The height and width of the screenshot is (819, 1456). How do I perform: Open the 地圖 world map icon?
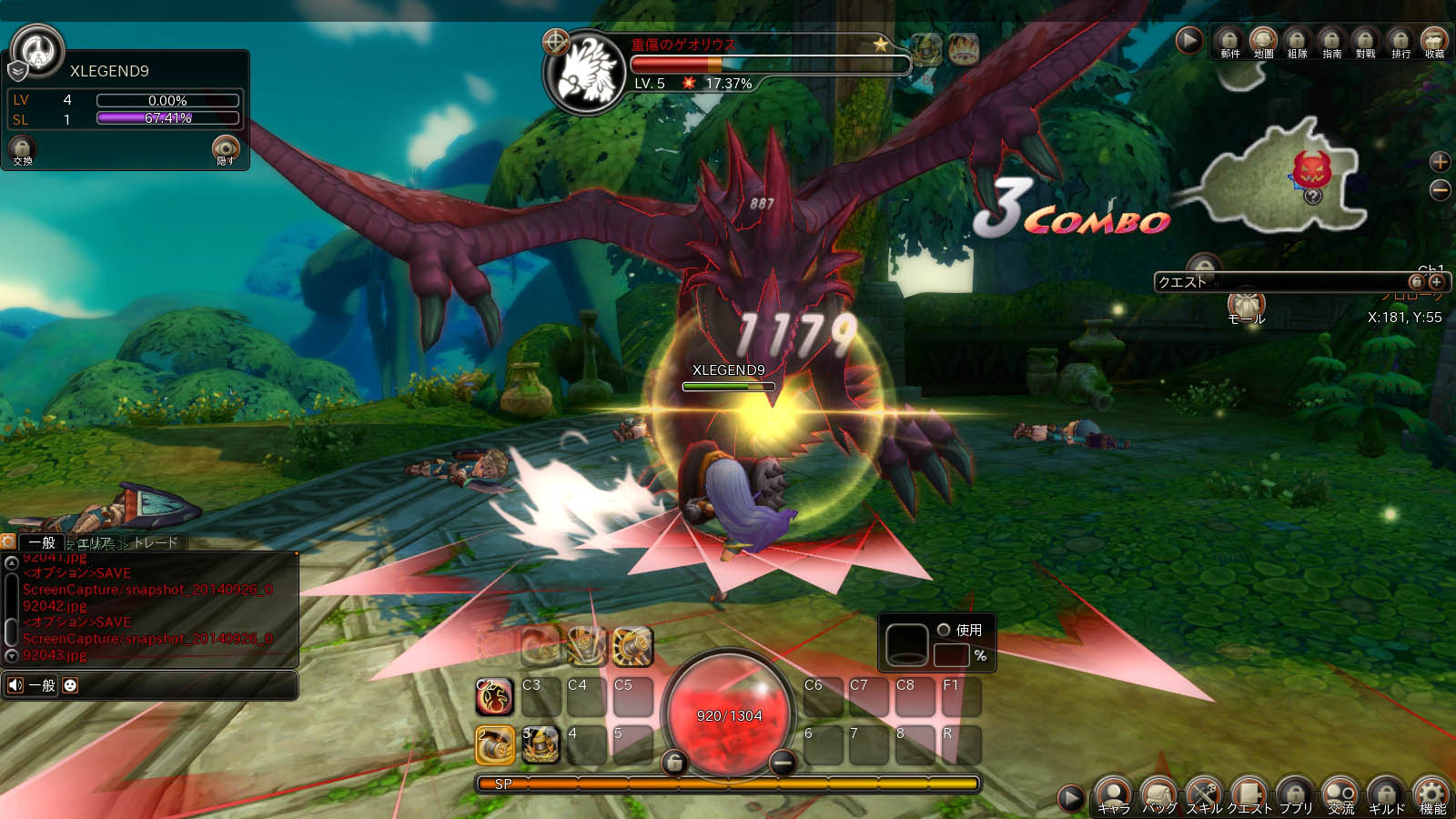point(1262,38)
